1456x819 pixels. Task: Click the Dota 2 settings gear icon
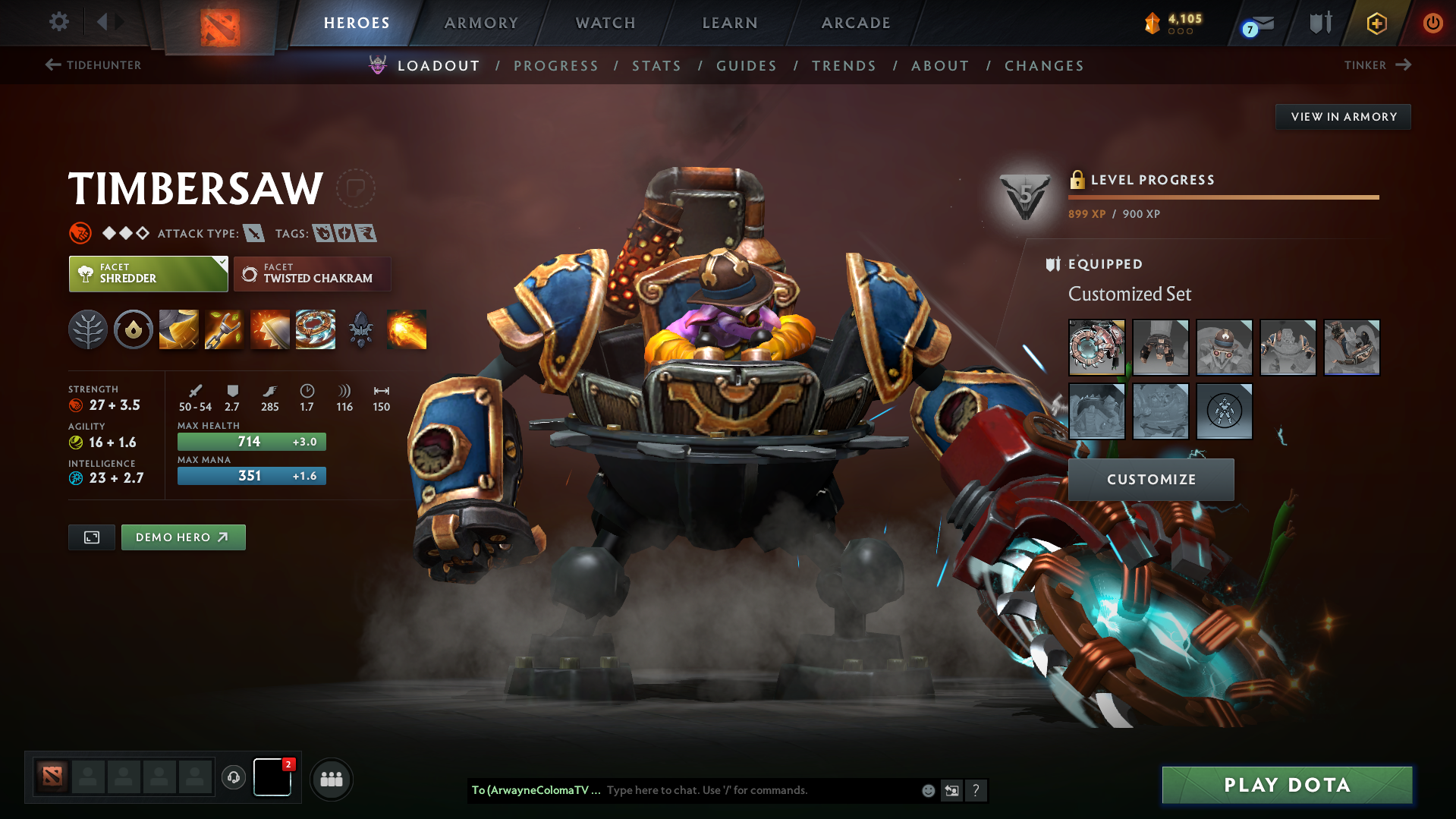pyautogui.click(x=58, y=23)
